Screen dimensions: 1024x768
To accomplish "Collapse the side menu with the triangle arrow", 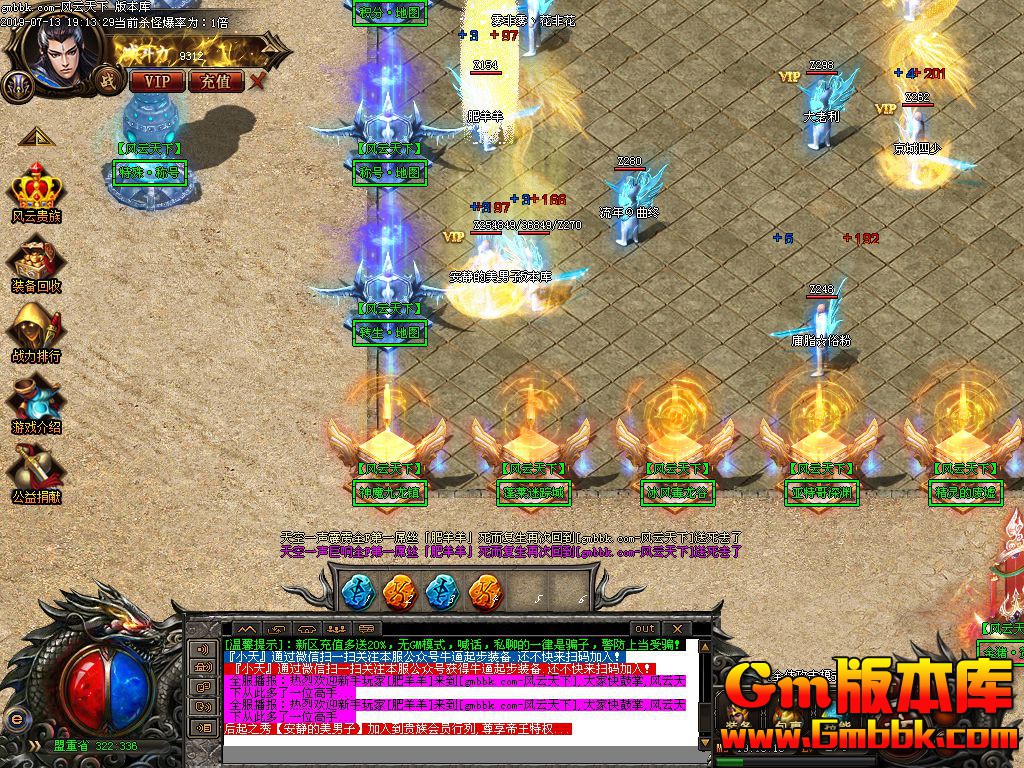I will 35,136.
